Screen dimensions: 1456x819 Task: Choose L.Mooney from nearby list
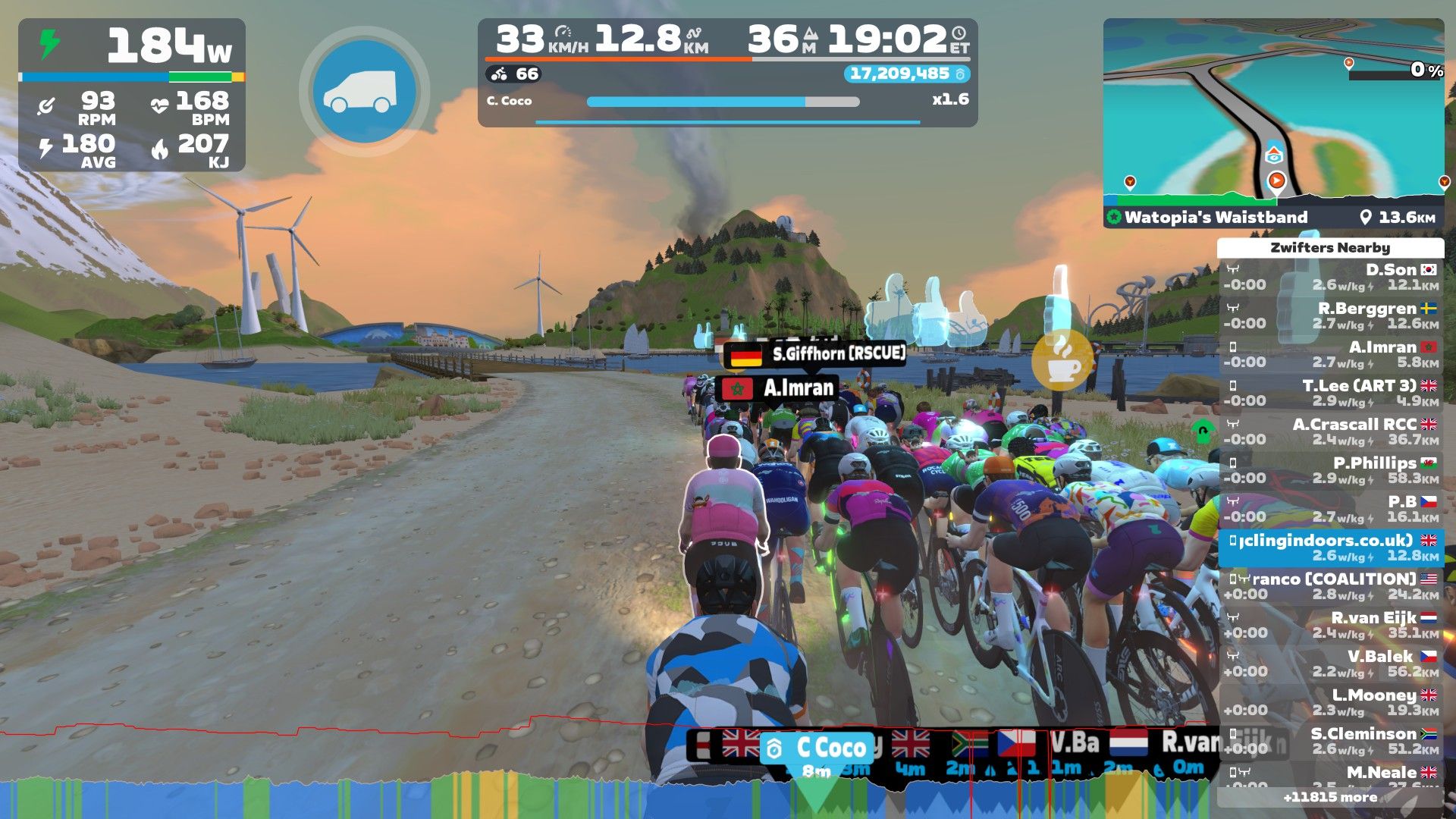click(x=1331, y=702)
